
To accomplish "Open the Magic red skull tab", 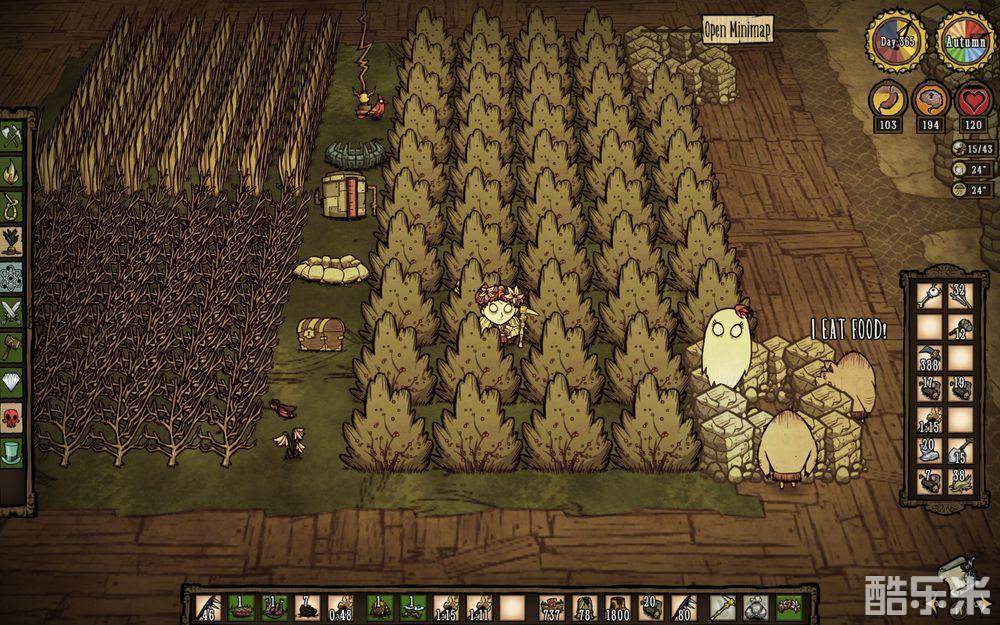I will [x=12, y=416].
